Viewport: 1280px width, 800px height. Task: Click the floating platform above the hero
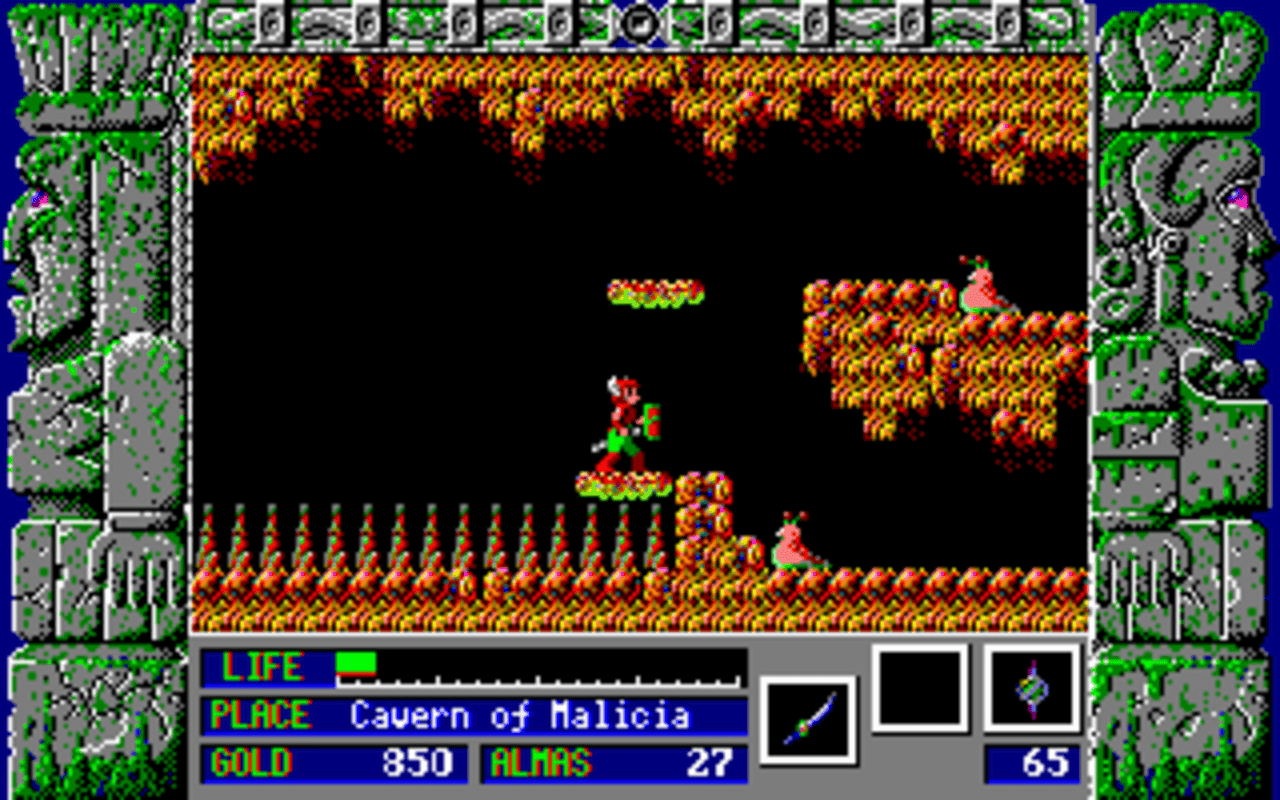655,290
